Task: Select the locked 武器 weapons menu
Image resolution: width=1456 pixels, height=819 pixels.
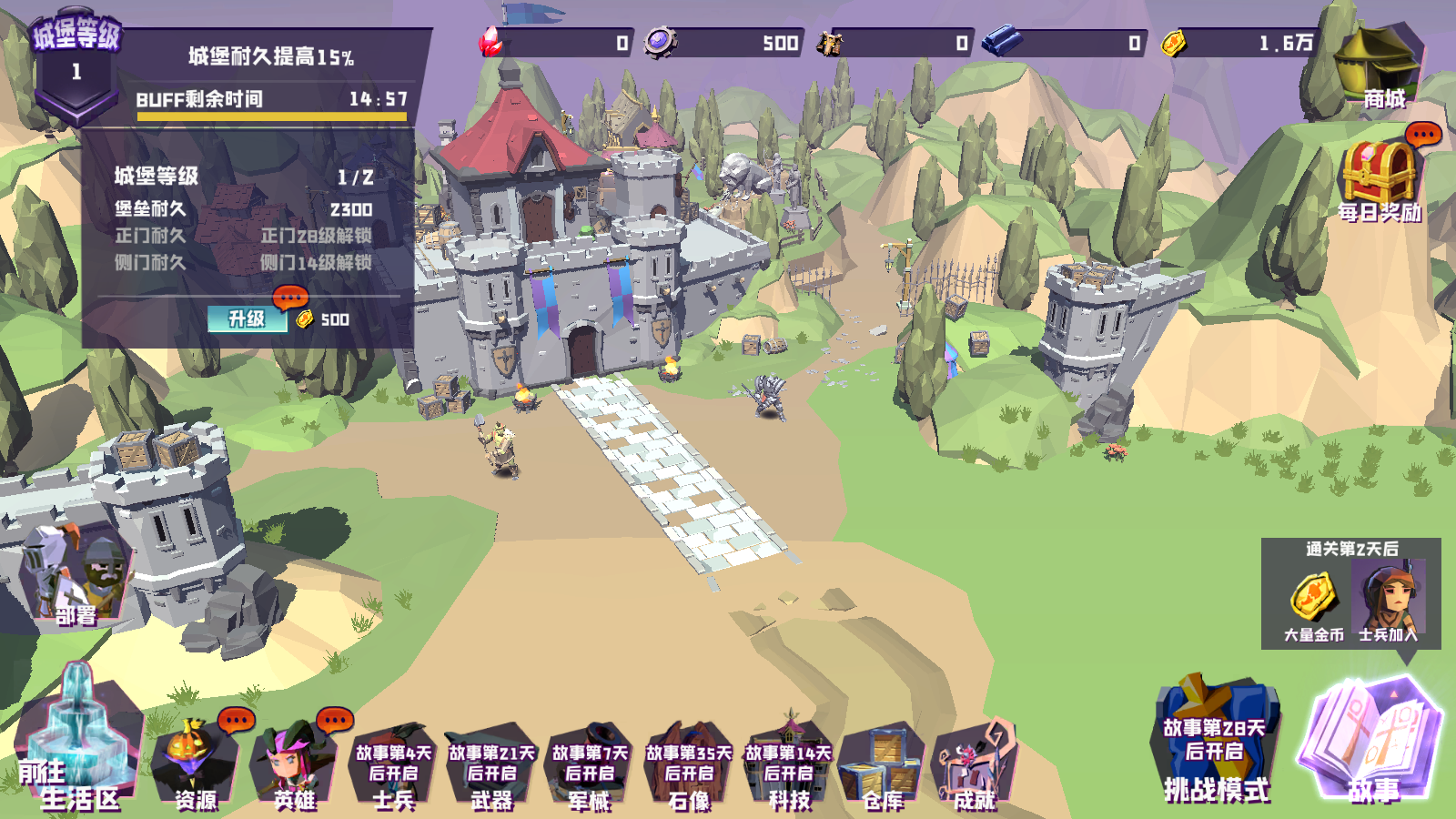Action: click(492, 767)
